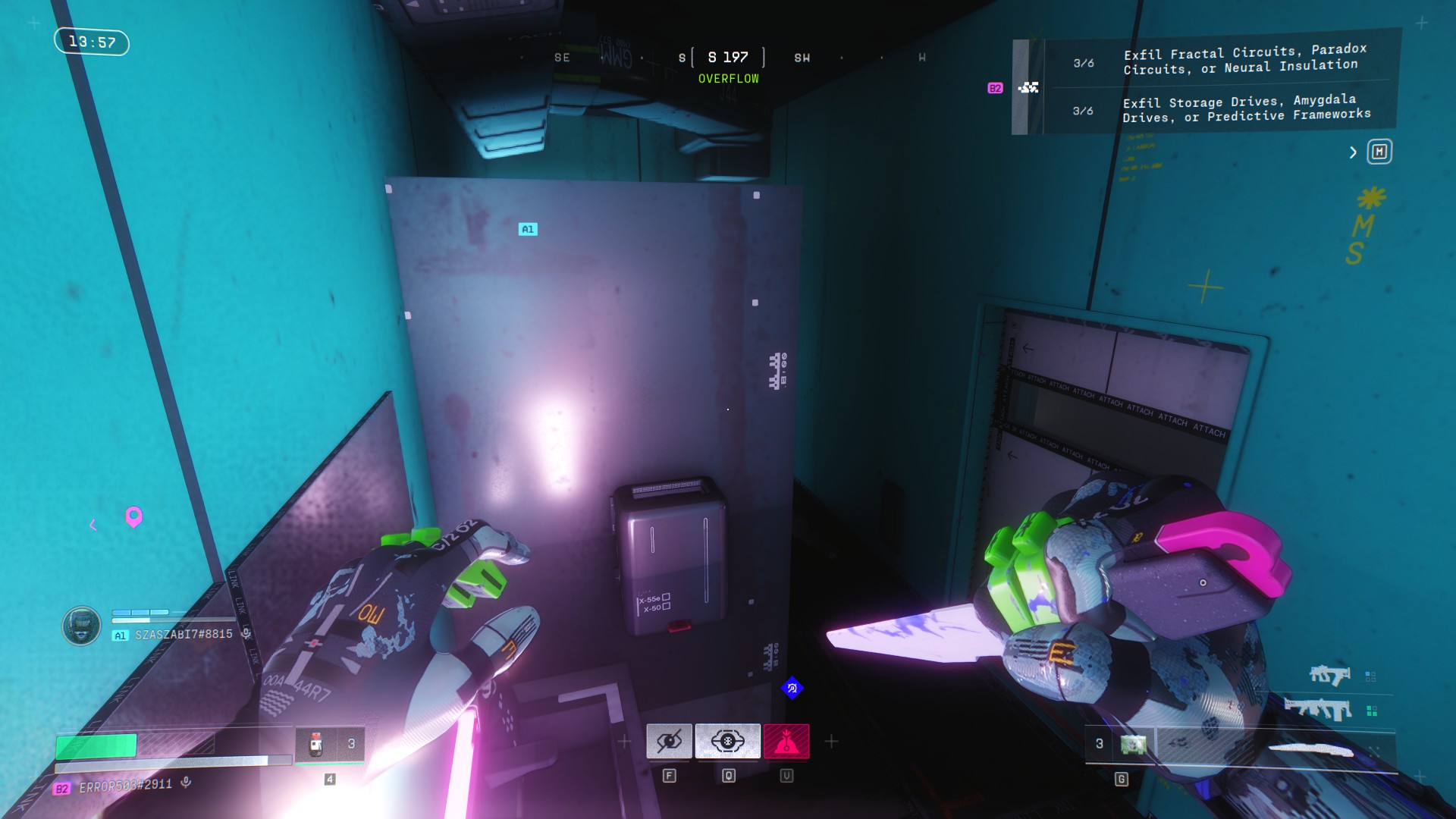Activate the round drone ability icon
1456x819 pixels.
click(727, 741)
